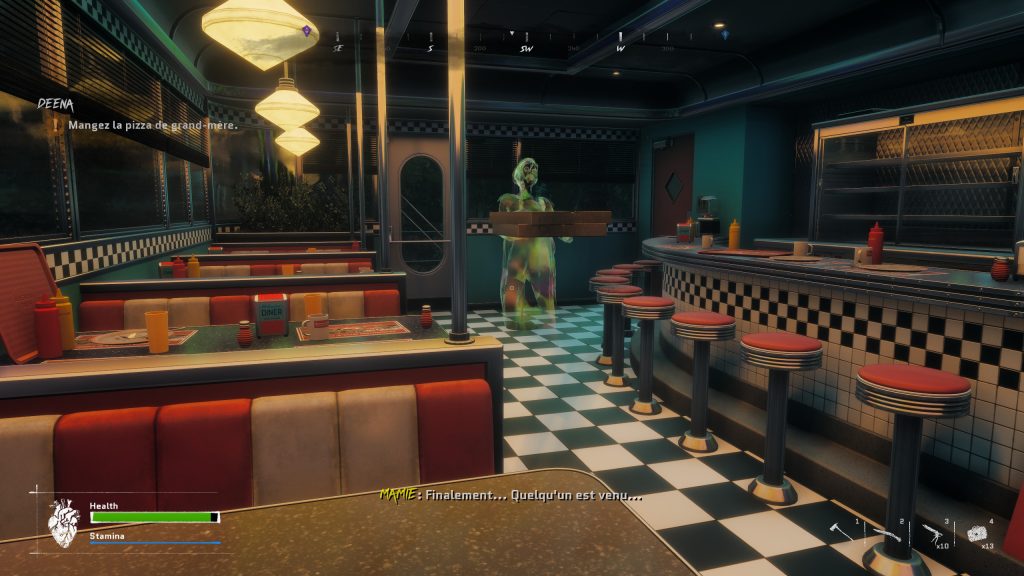Select the slot 4 throwable item
Viewport: 1024px width, 576px height.
point(977,532)
